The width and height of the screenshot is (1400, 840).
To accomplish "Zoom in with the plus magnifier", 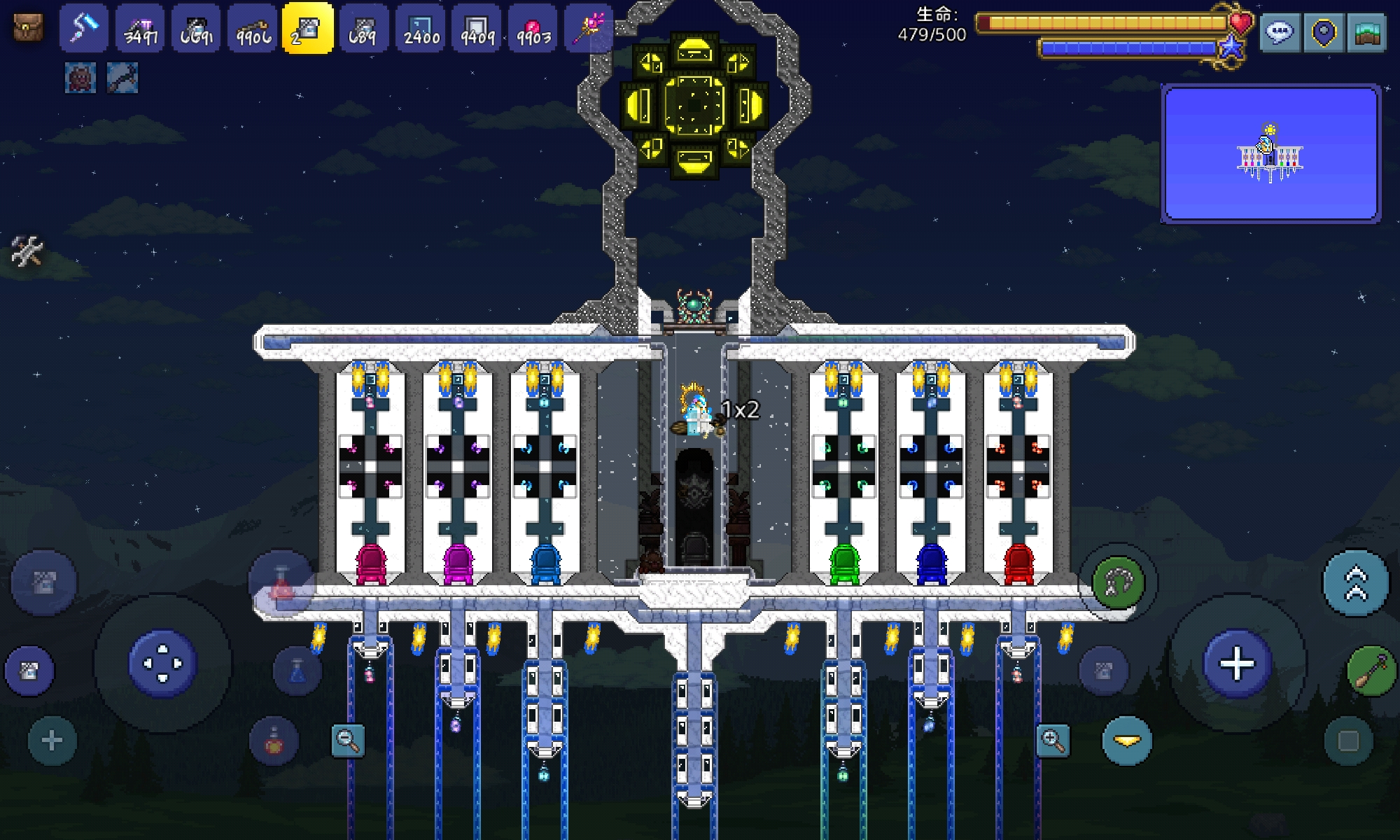I will pyautogui.click(x=1053, y=740).
